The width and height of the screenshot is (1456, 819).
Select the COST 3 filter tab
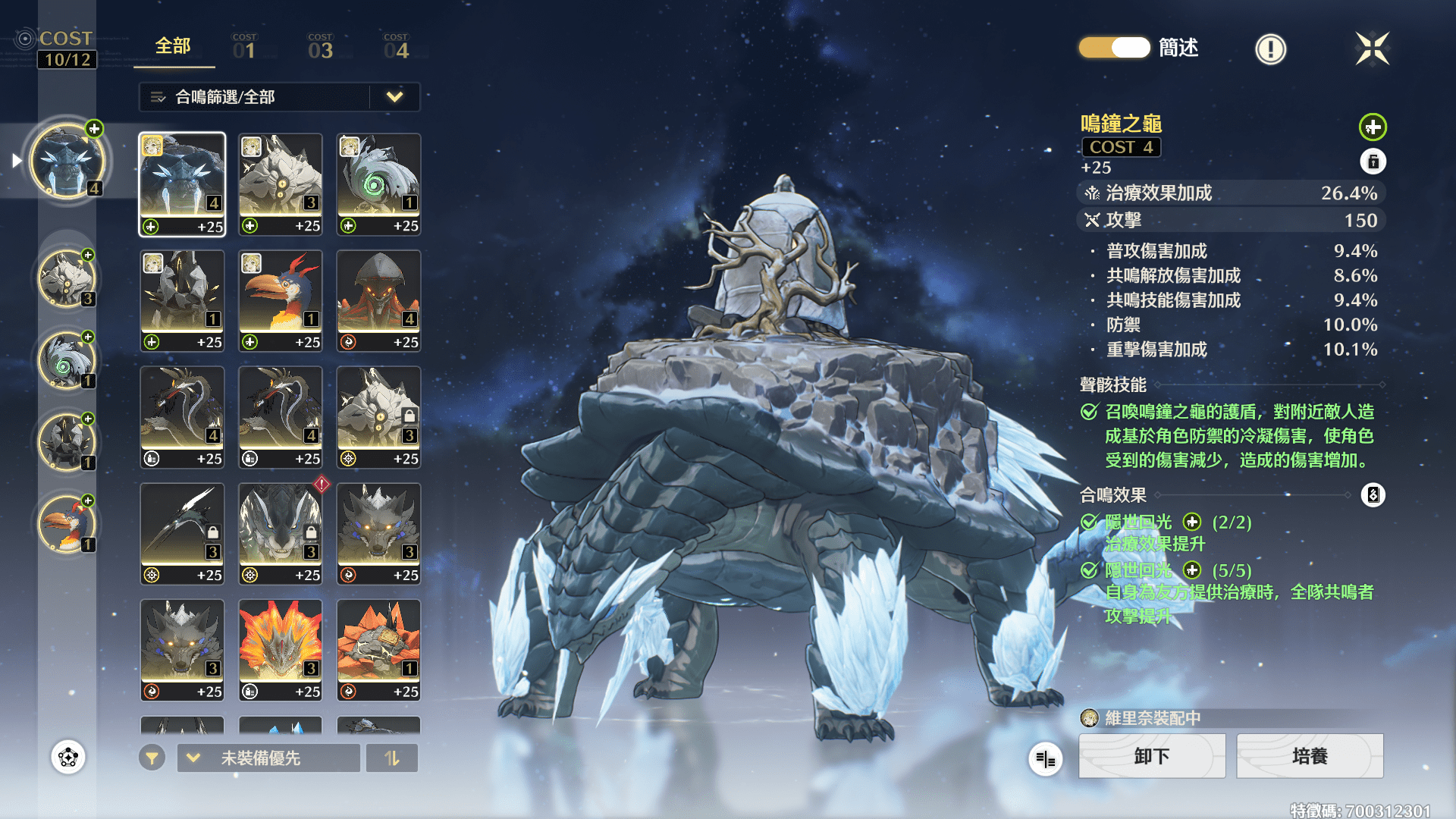point(320,47)
